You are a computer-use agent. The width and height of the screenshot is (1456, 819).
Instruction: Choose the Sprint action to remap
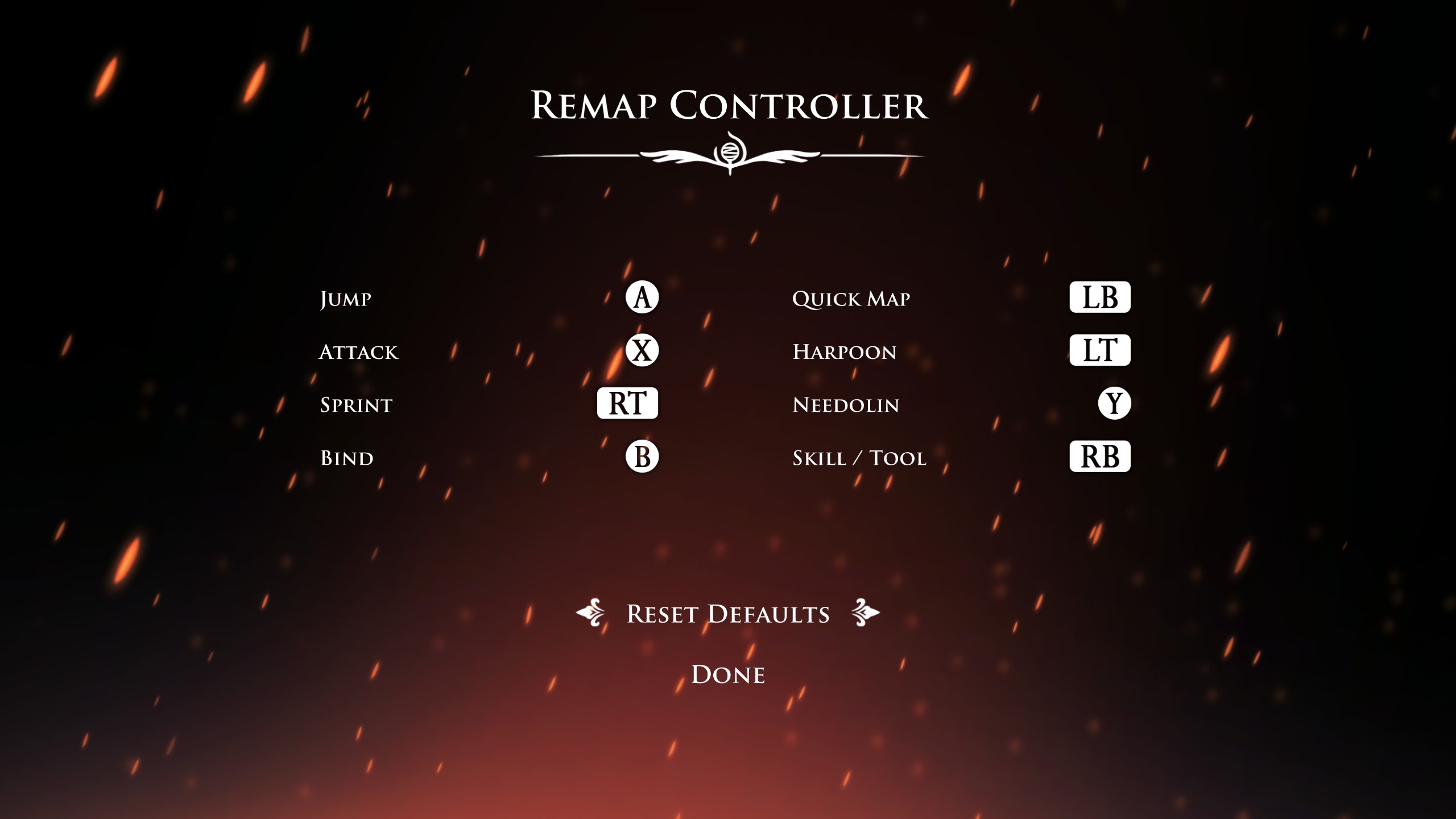355,404
